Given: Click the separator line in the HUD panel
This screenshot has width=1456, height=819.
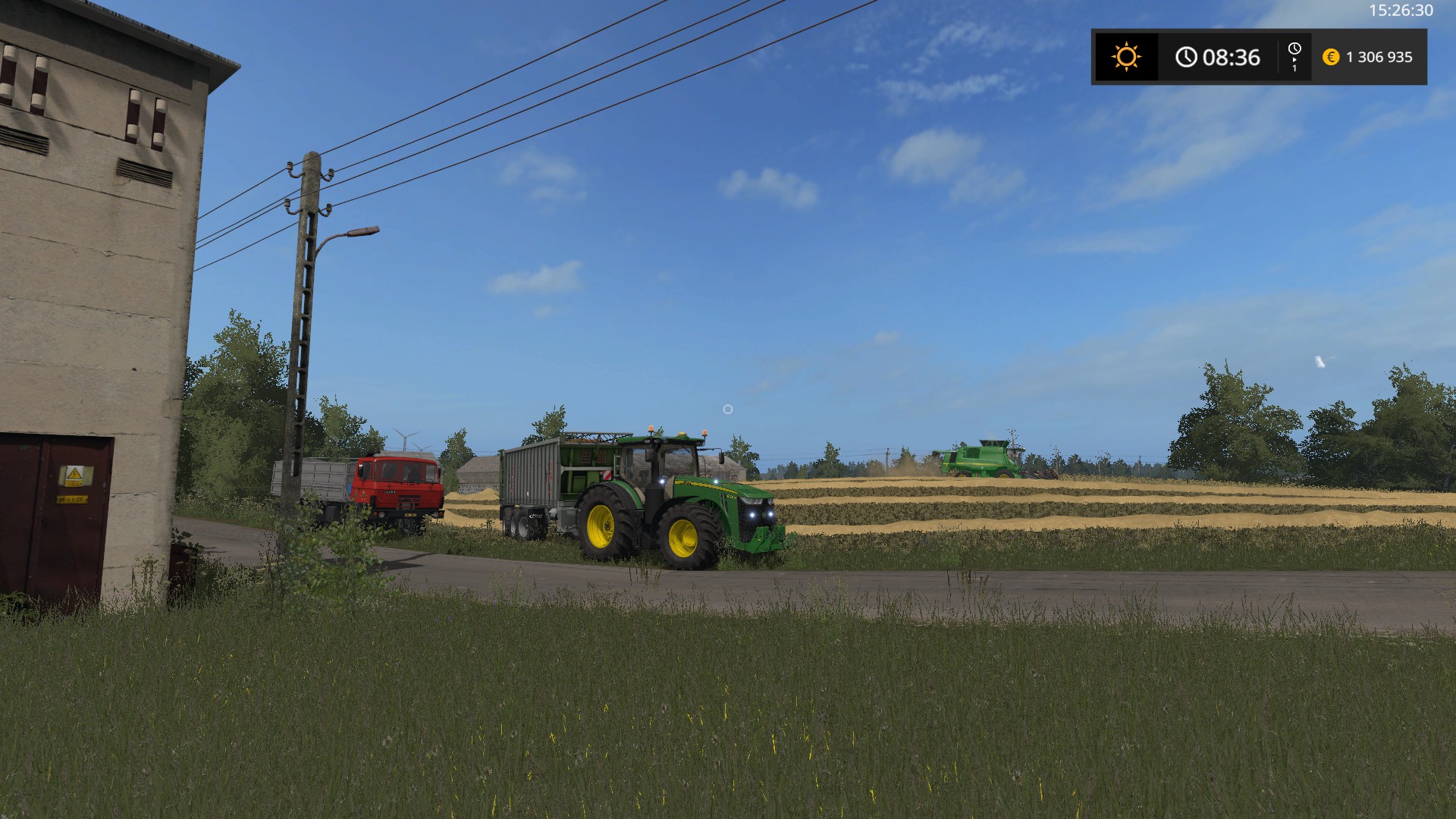Looking at the screenshot, I should 1279,56.
